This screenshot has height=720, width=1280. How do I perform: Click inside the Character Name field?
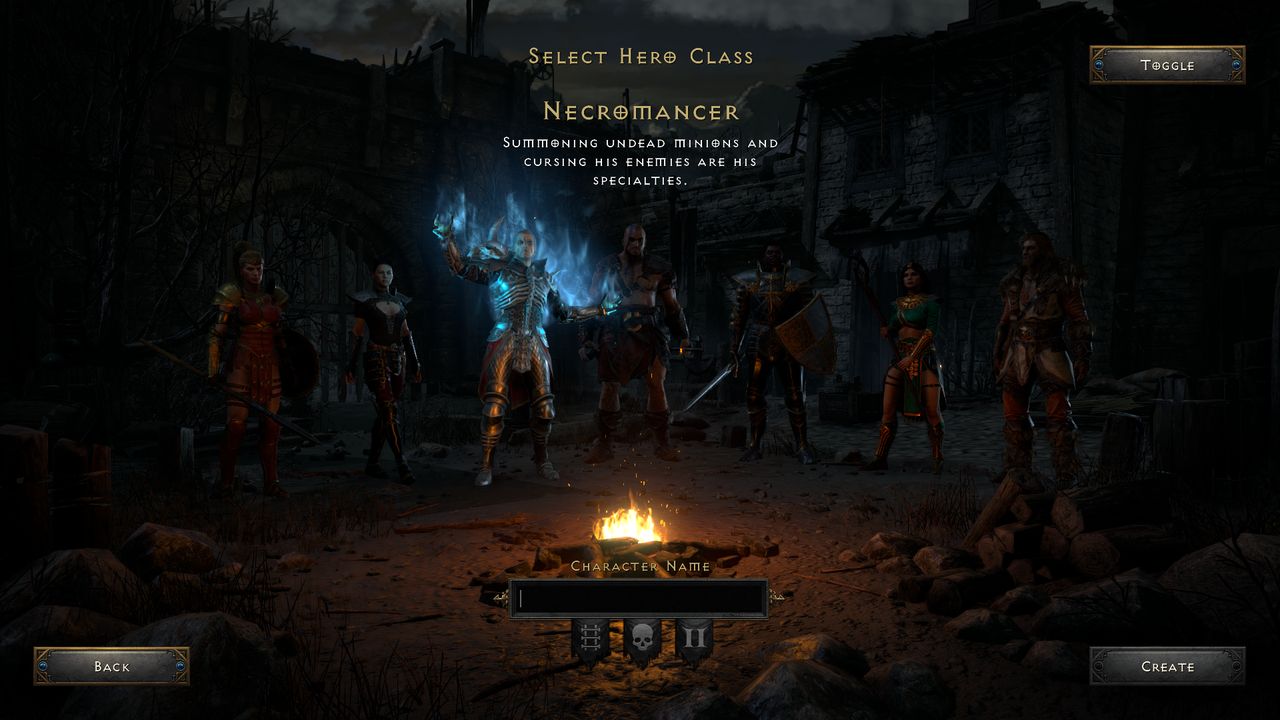[640, 598]
